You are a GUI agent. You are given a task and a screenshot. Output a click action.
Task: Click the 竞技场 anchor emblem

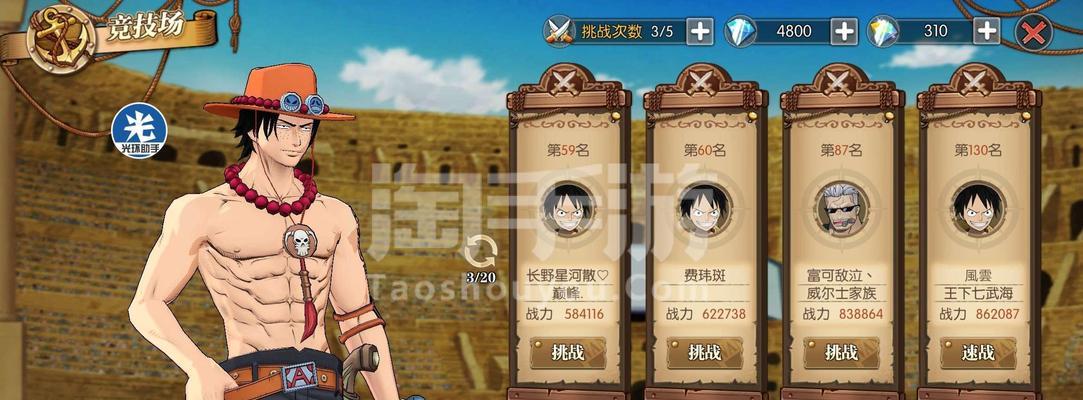point(61,38)
